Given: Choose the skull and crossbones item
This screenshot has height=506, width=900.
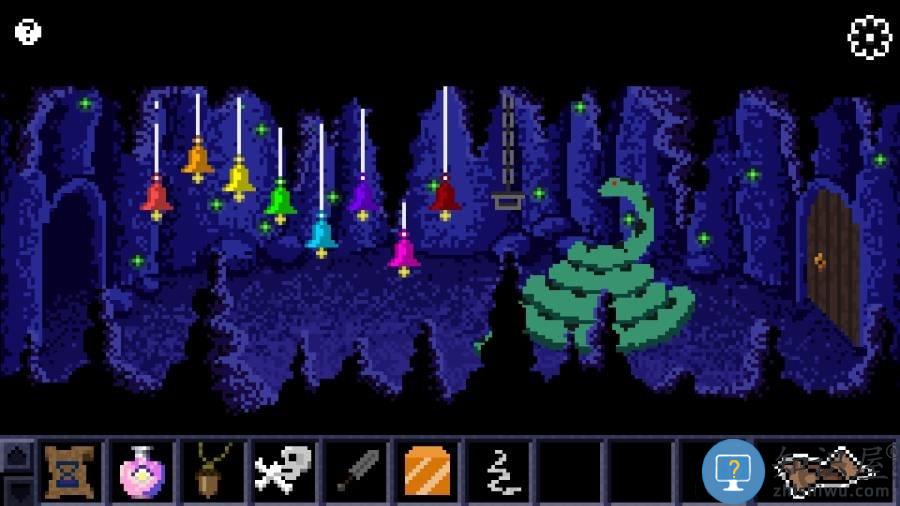Looking at the screenshot, I should tap(283, 471).
